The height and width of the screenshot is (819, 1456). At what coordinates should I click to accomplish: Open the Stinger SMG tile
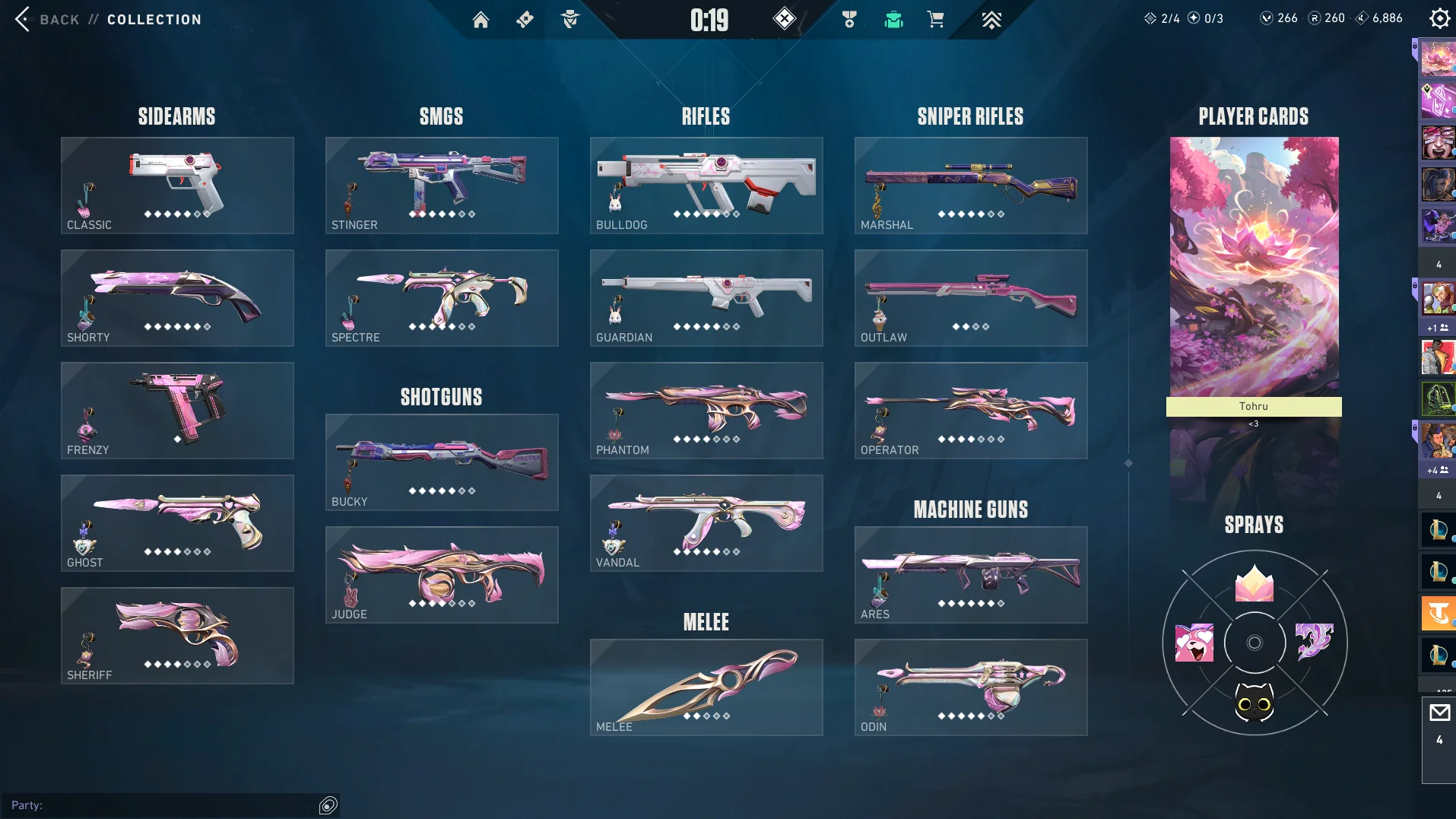(x=442, y=186)
